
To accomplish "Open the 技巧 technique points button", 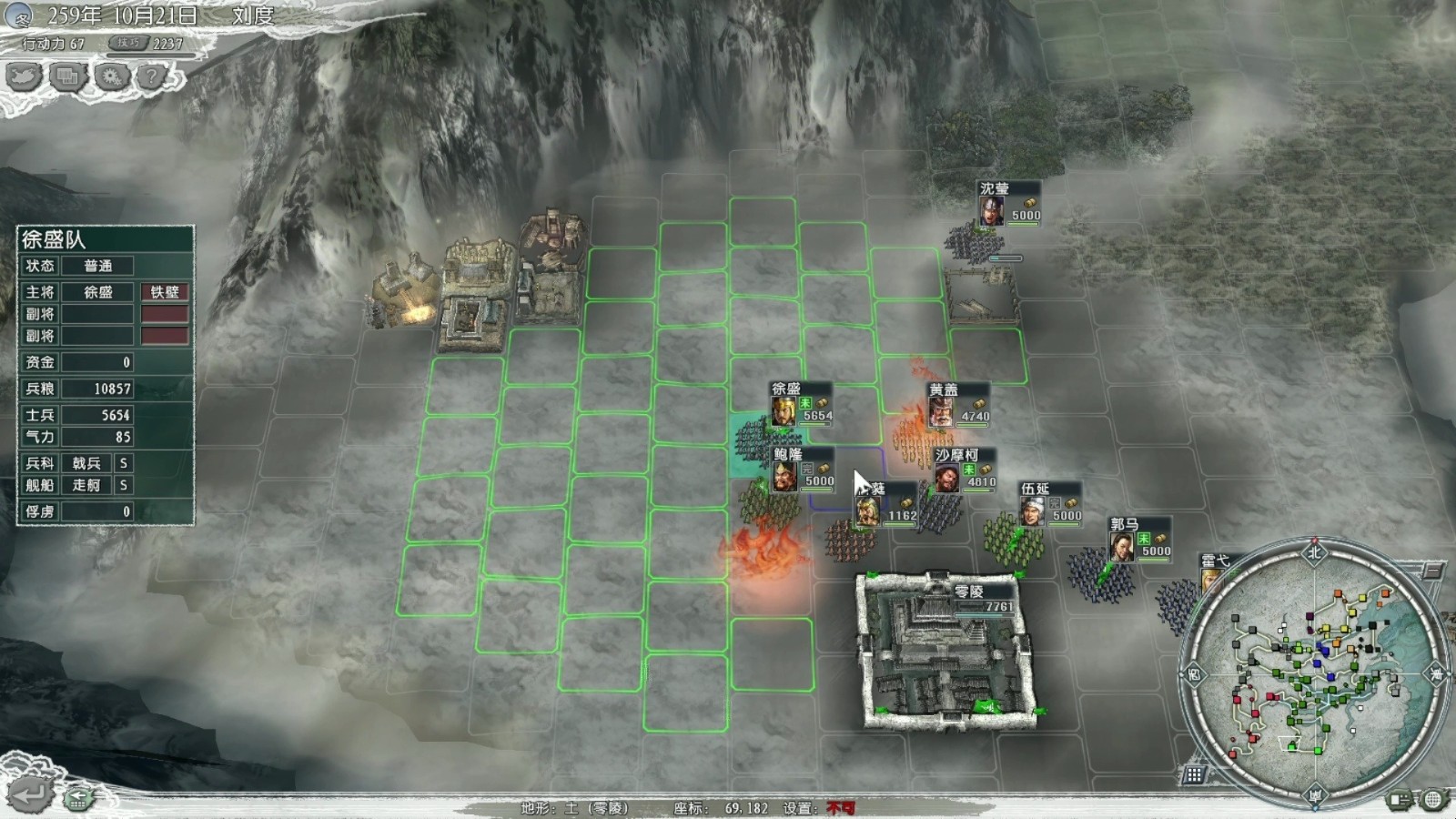I will pyautogui.click(x=128, y=43).
